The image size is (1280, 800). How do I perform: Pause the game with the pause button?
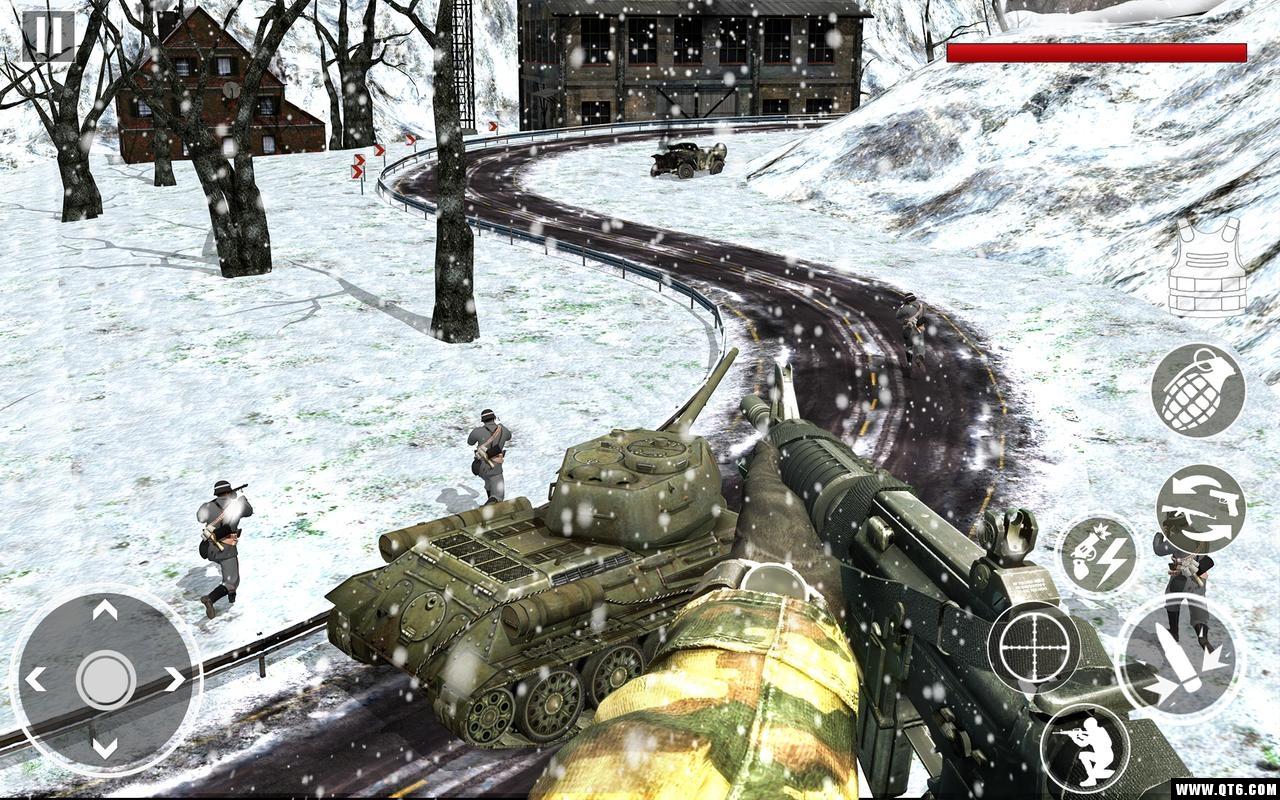click(x=47, y=35)
